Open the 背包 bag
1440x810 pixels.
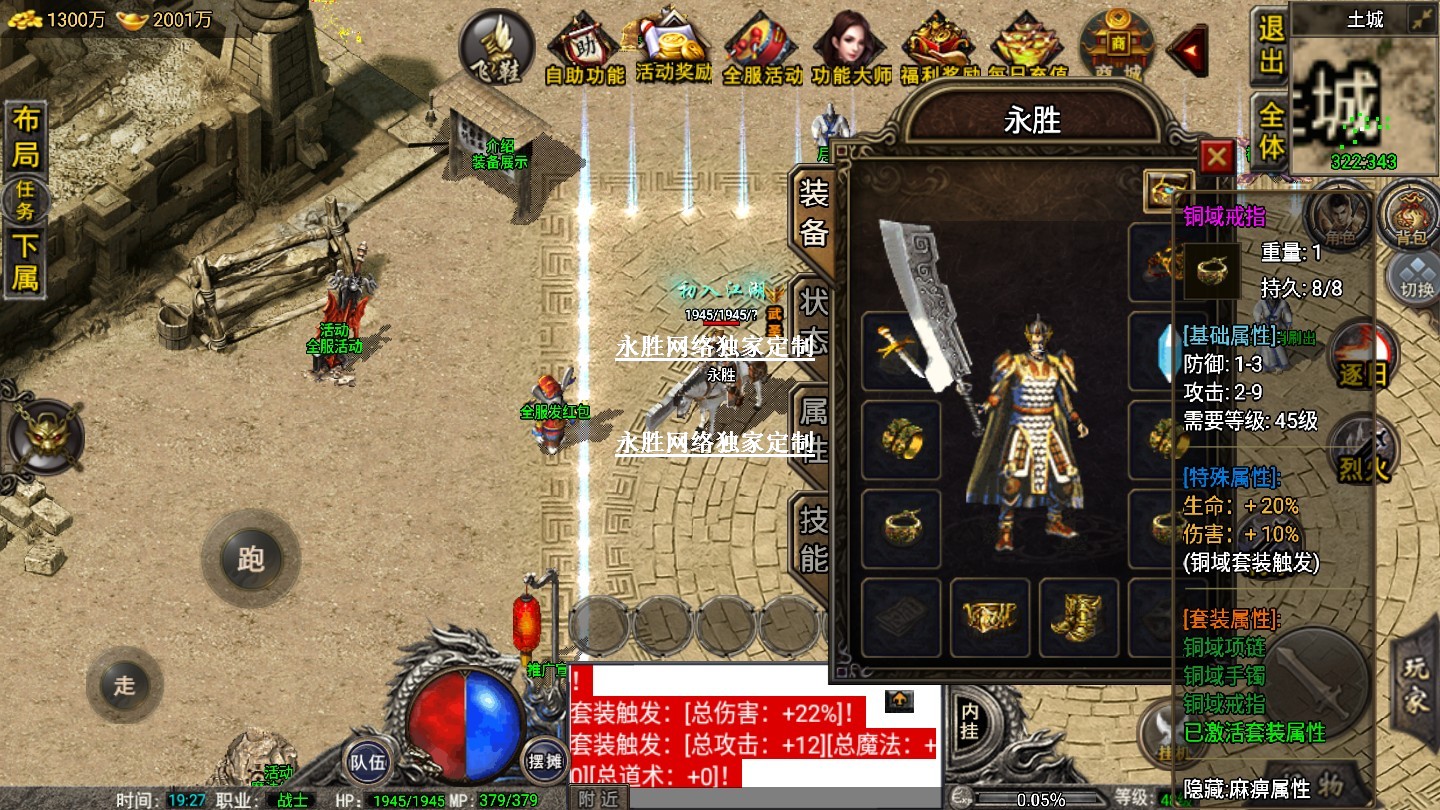pos(1411,214)
